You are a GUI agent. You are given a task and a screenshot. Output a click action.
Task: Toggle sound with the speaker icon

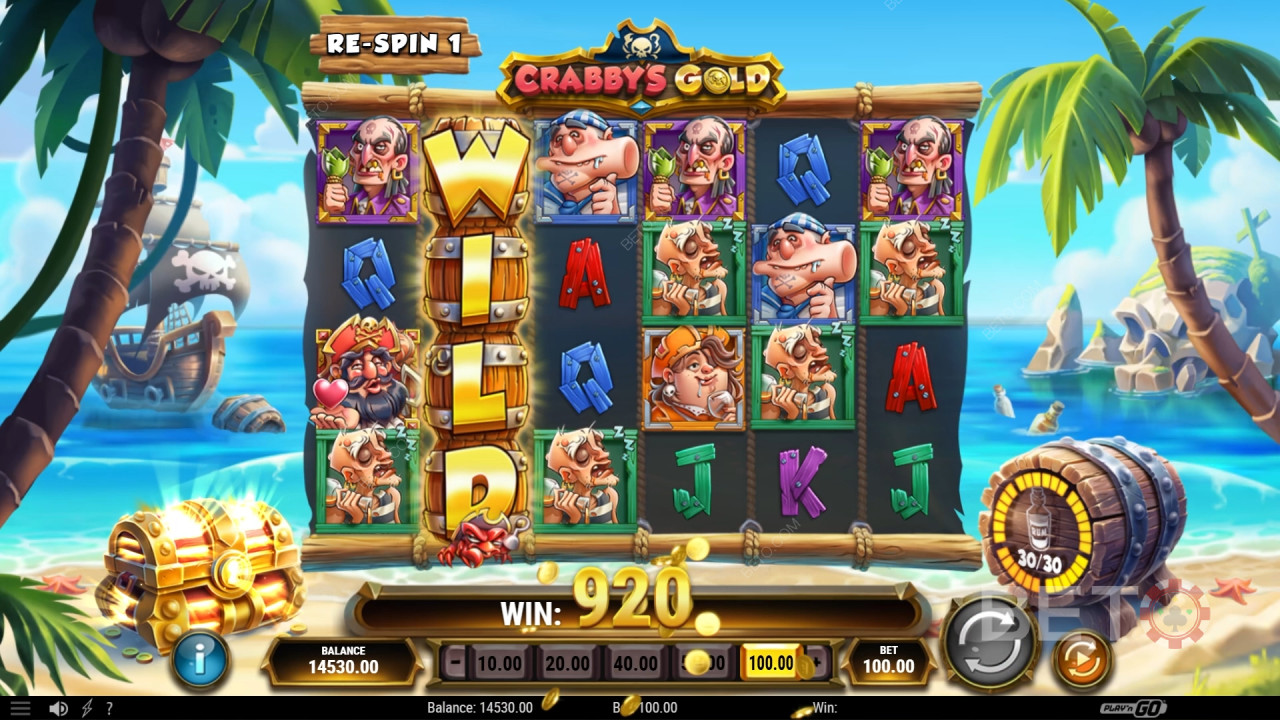point(59,708)
